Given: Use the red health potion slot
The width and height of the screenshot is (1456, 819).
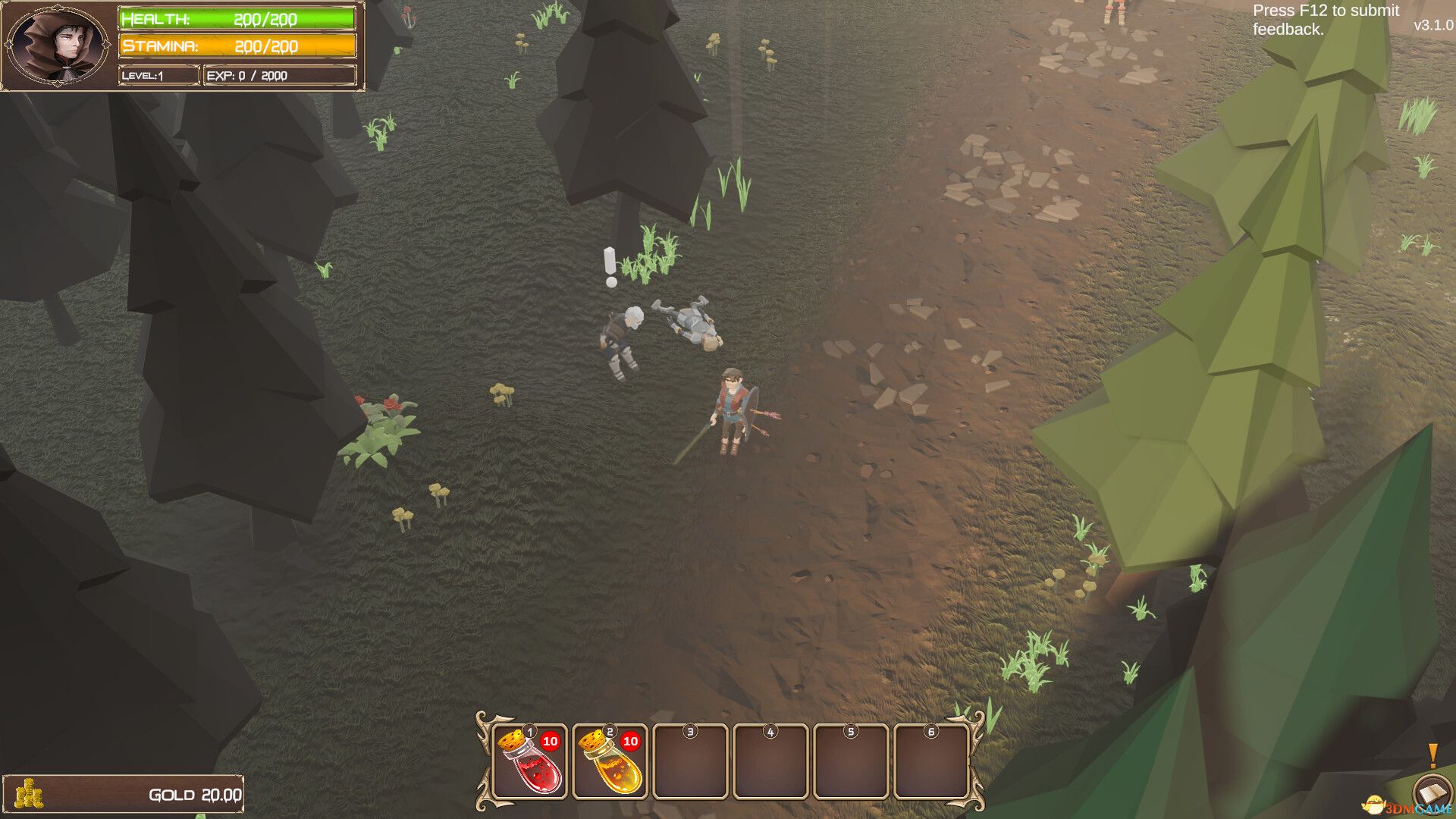Looking at the screenshot, I should (529, 761).
